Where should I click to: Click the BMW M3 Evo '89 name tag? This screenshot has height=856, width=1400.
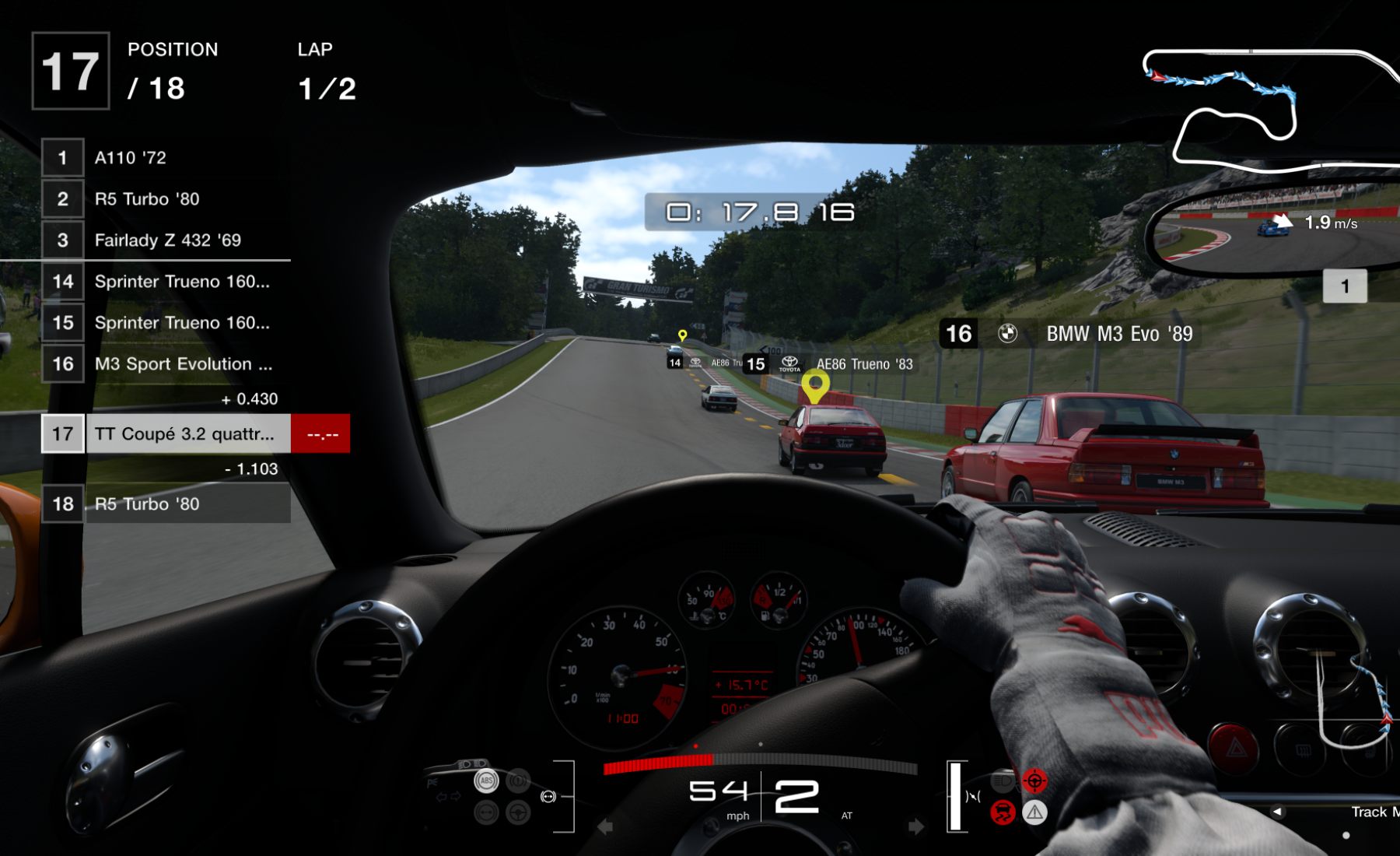coord(1118,334)
